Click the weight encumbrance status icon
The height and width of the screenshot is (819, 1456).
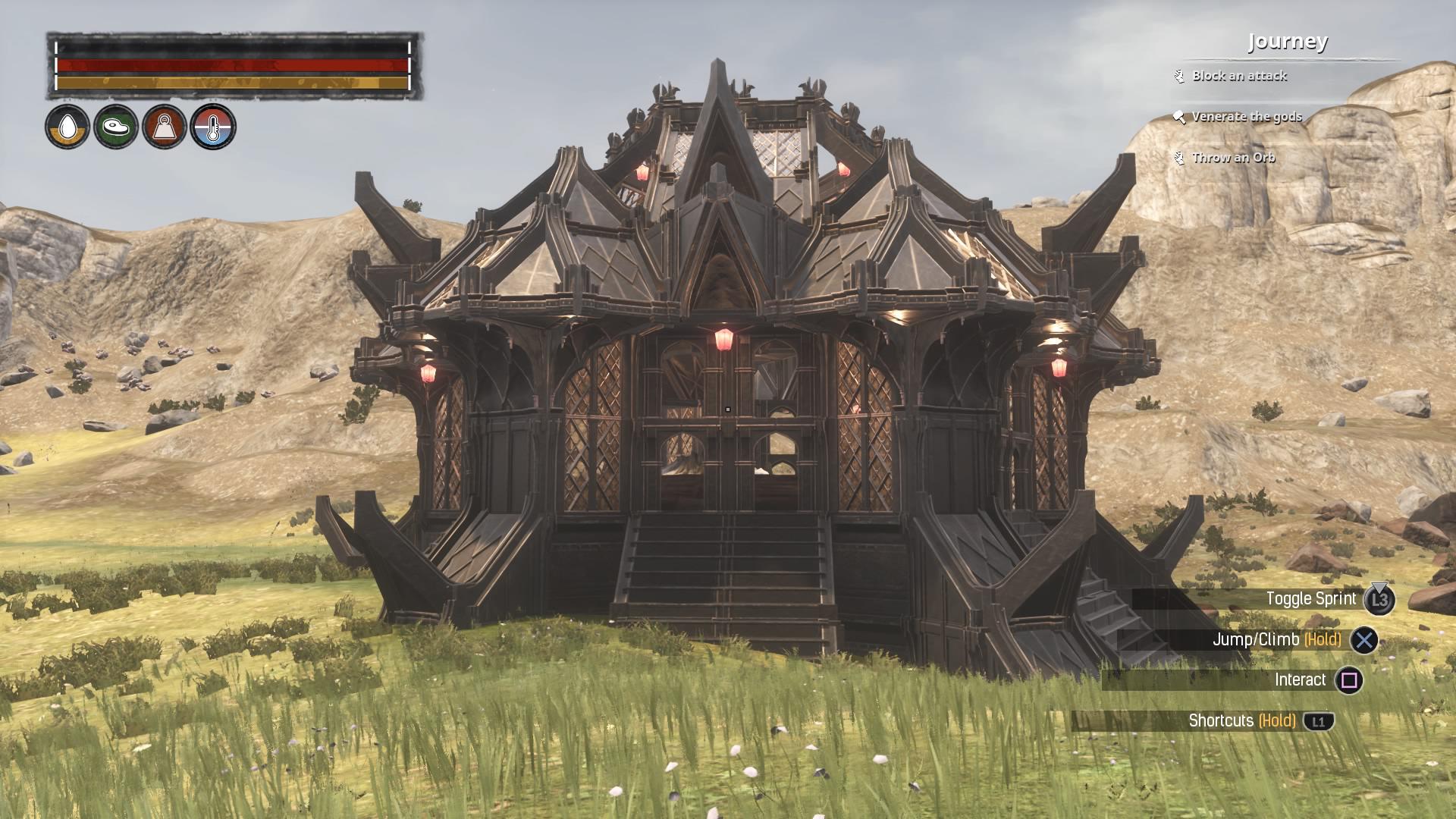coord(163,125)
